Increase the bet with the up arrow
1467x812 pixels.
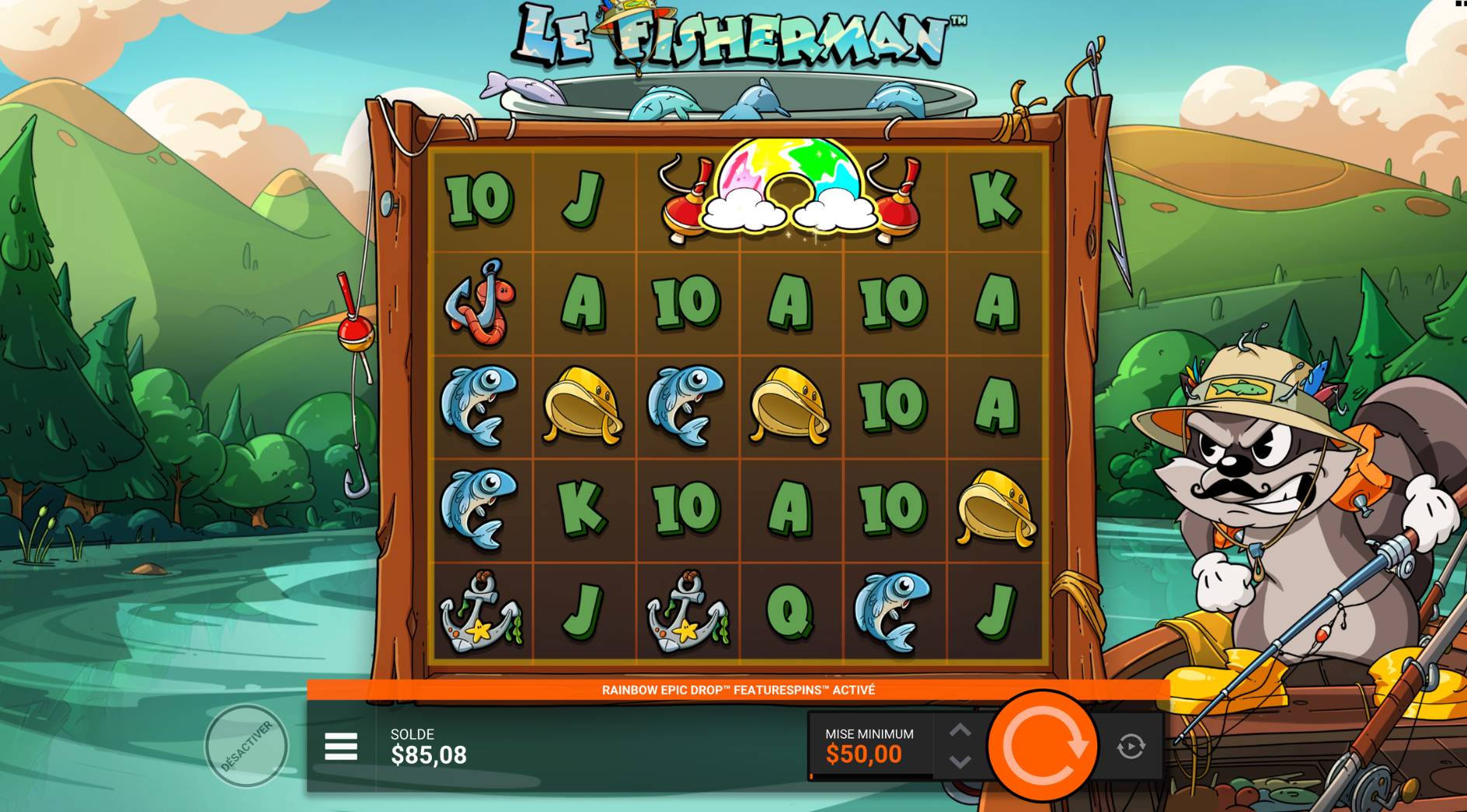pos(960,730)
